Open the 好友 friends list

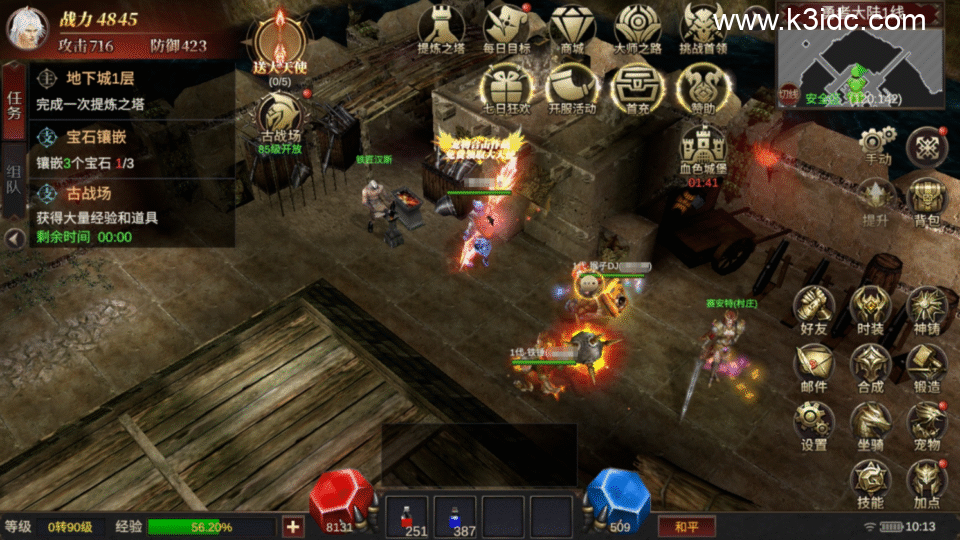(x=814, y=307)
